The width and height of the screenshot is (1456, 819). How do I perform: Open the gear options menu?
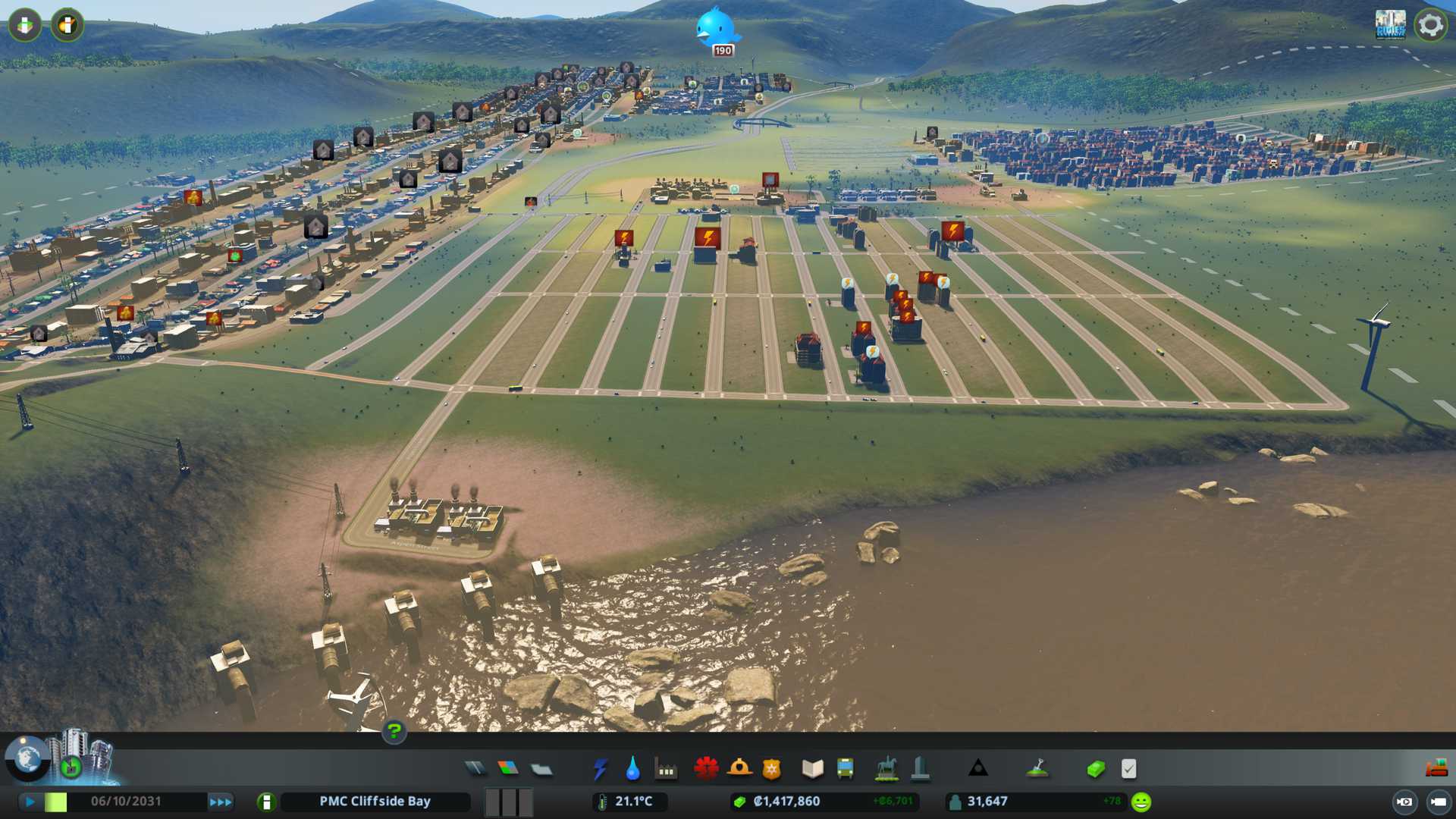(x=1430, y=25)
